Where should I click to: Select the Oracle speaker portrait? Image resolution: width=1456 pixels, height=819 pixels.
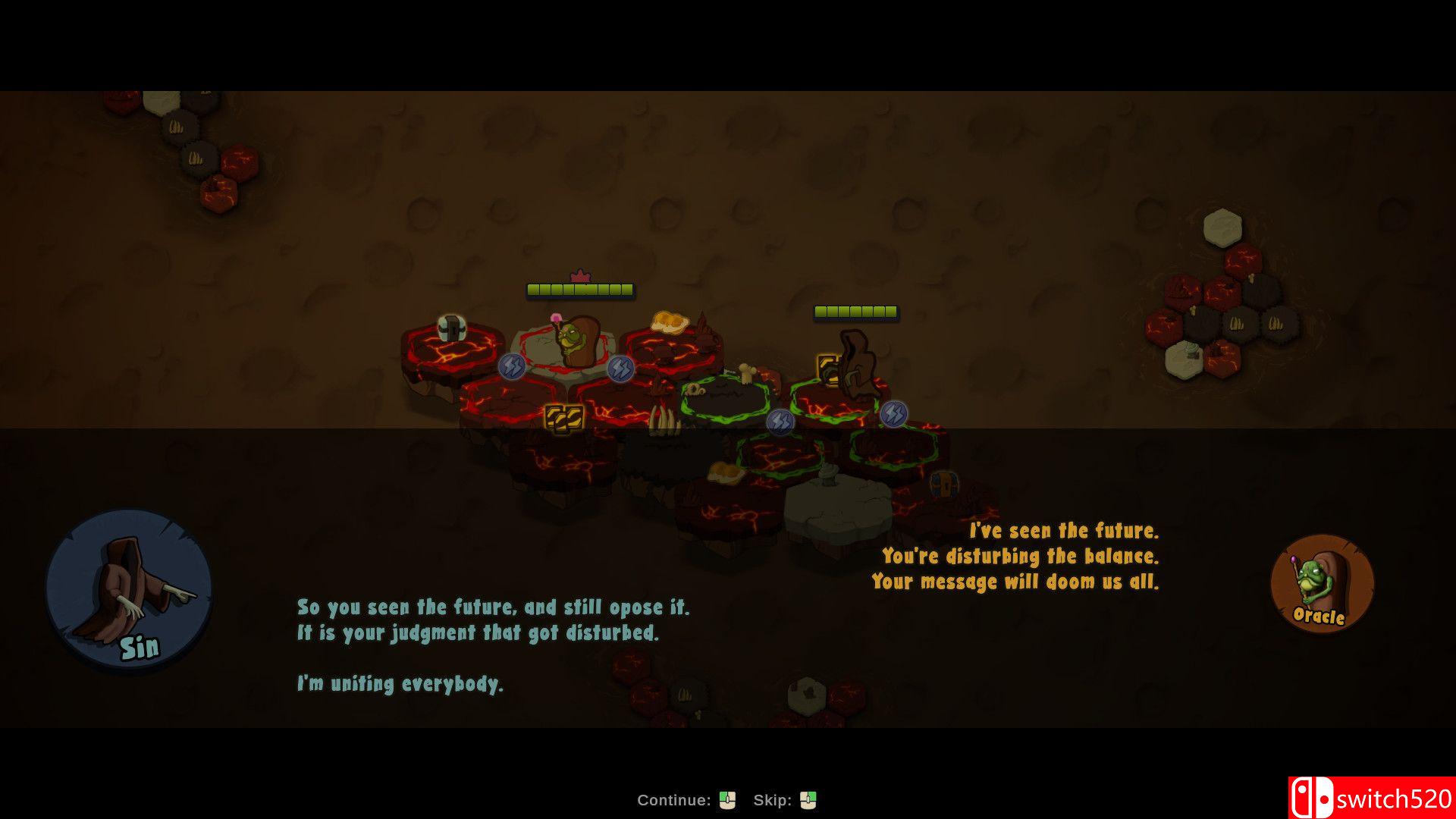1322,582
